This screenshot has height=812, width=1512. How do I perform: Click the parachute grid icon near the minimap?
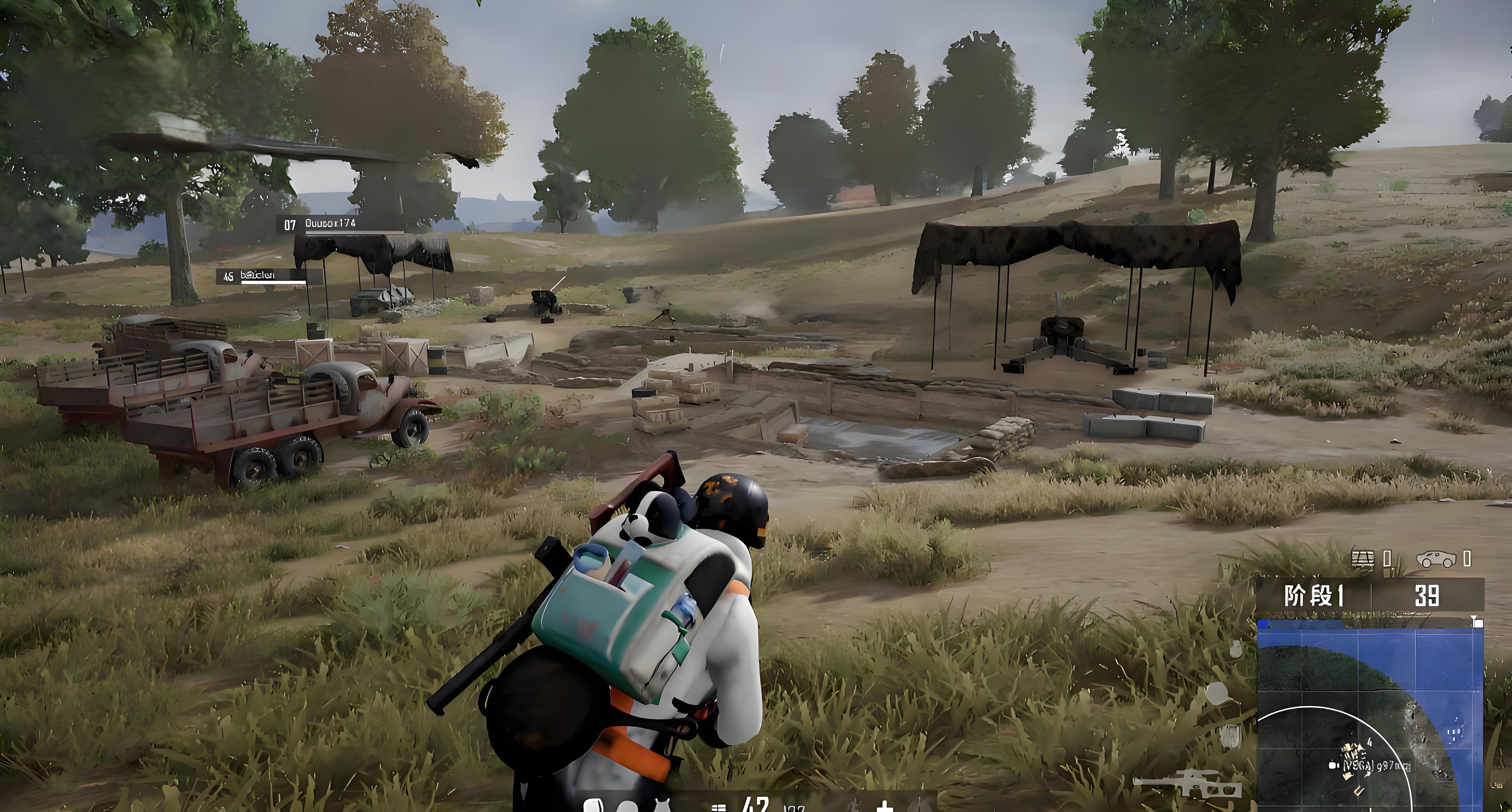(x=1362, y=559)
